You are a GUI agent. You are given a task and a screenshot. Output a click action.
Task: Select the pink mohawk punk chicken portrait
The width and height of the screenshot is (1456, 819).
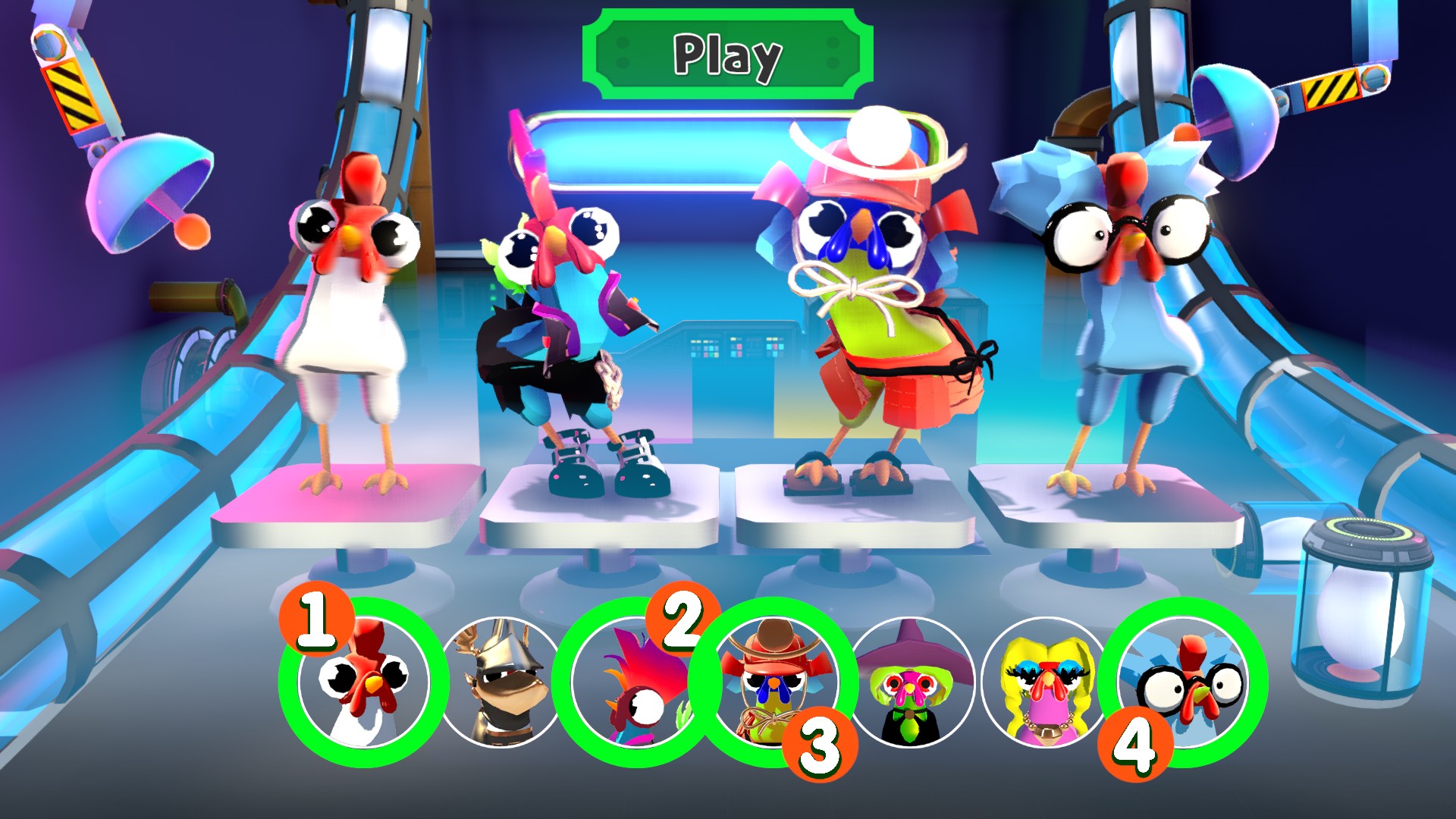(x=635, y=682)
